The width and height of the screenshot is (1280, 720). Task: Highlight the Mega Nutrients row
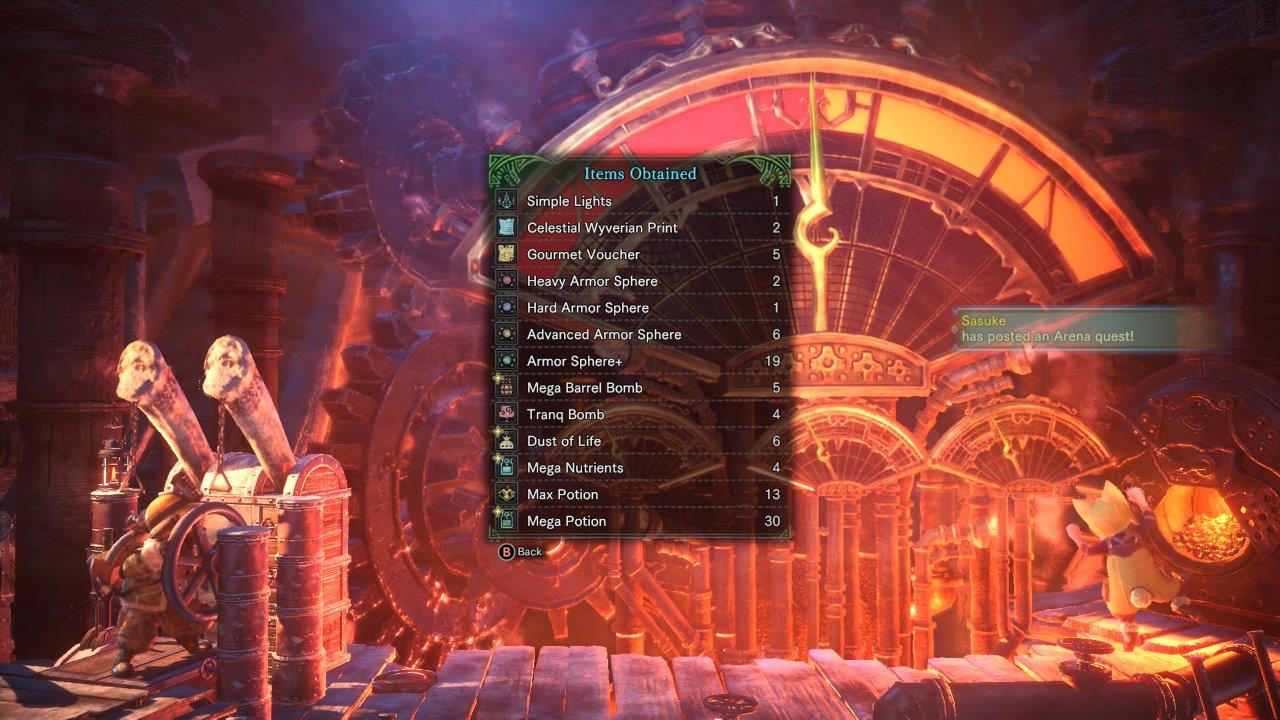tap(639, 468)
